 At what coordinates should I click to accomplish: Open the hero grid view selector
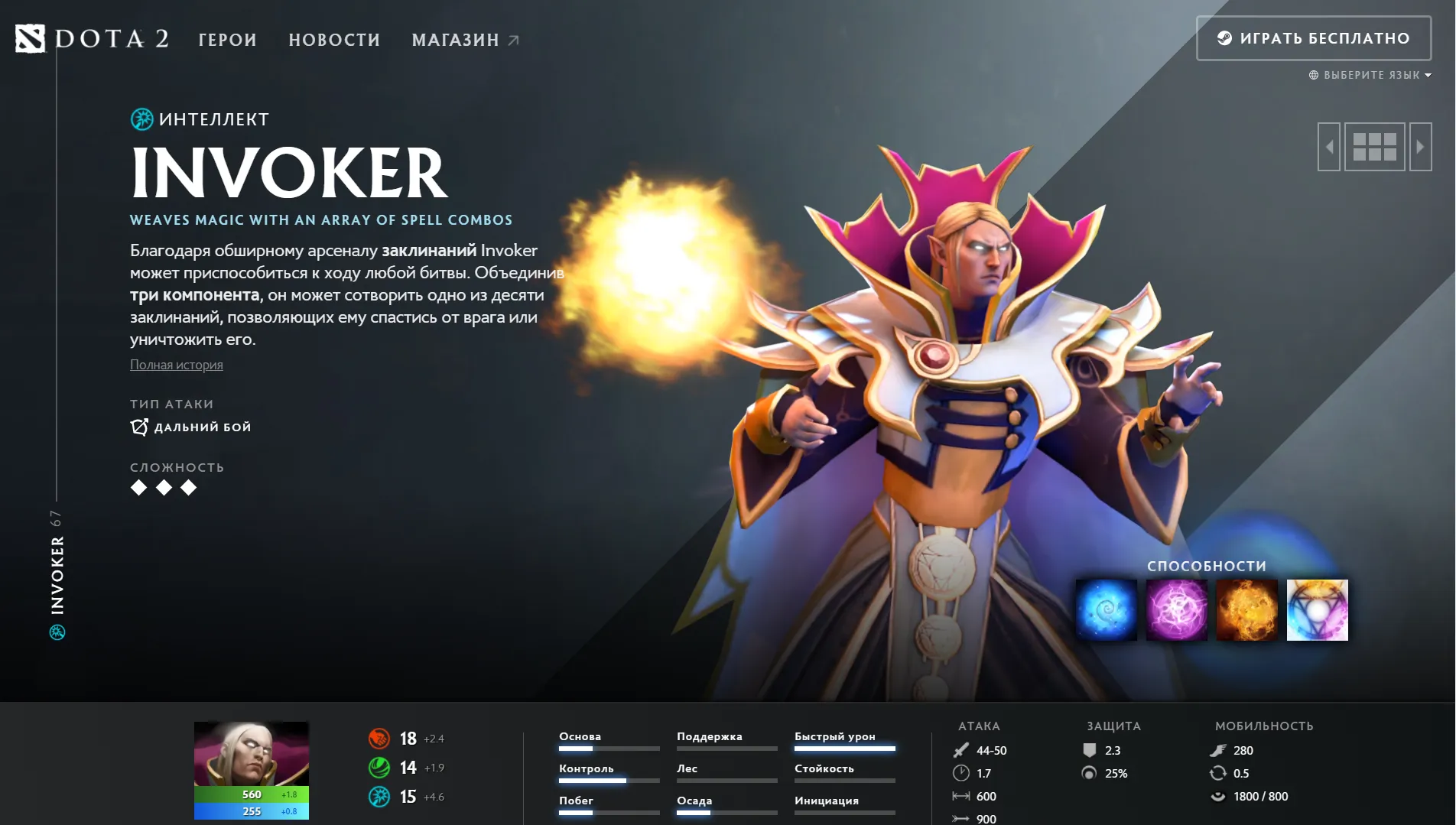pos(1374,147)
